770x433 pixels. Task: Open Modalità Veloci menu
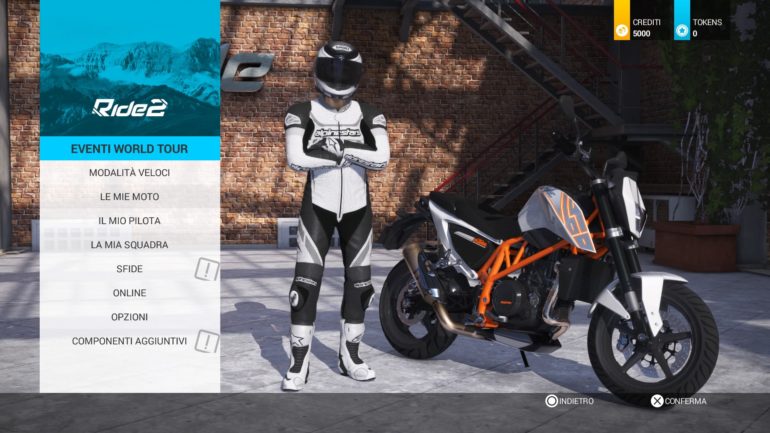coord(129,173)
